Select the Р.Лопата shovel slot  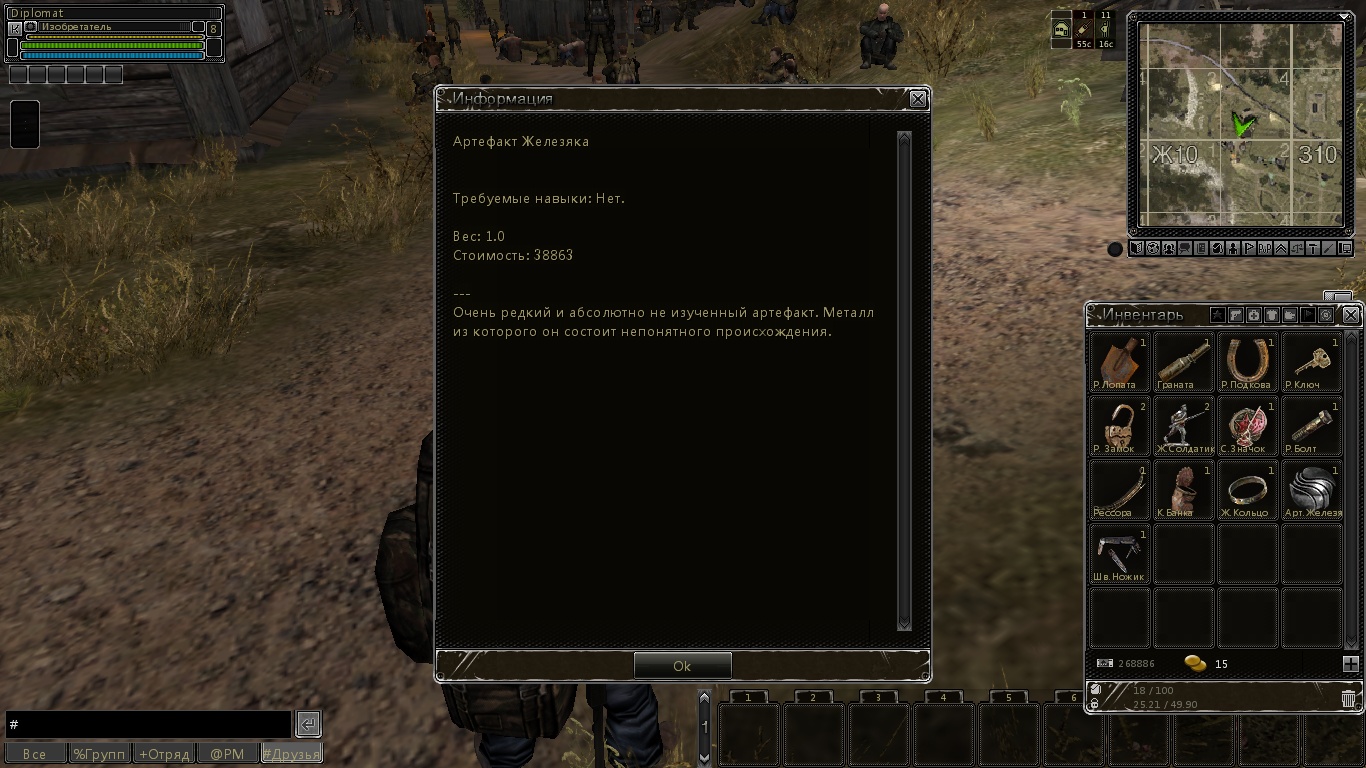click(x=1119, y=362)
